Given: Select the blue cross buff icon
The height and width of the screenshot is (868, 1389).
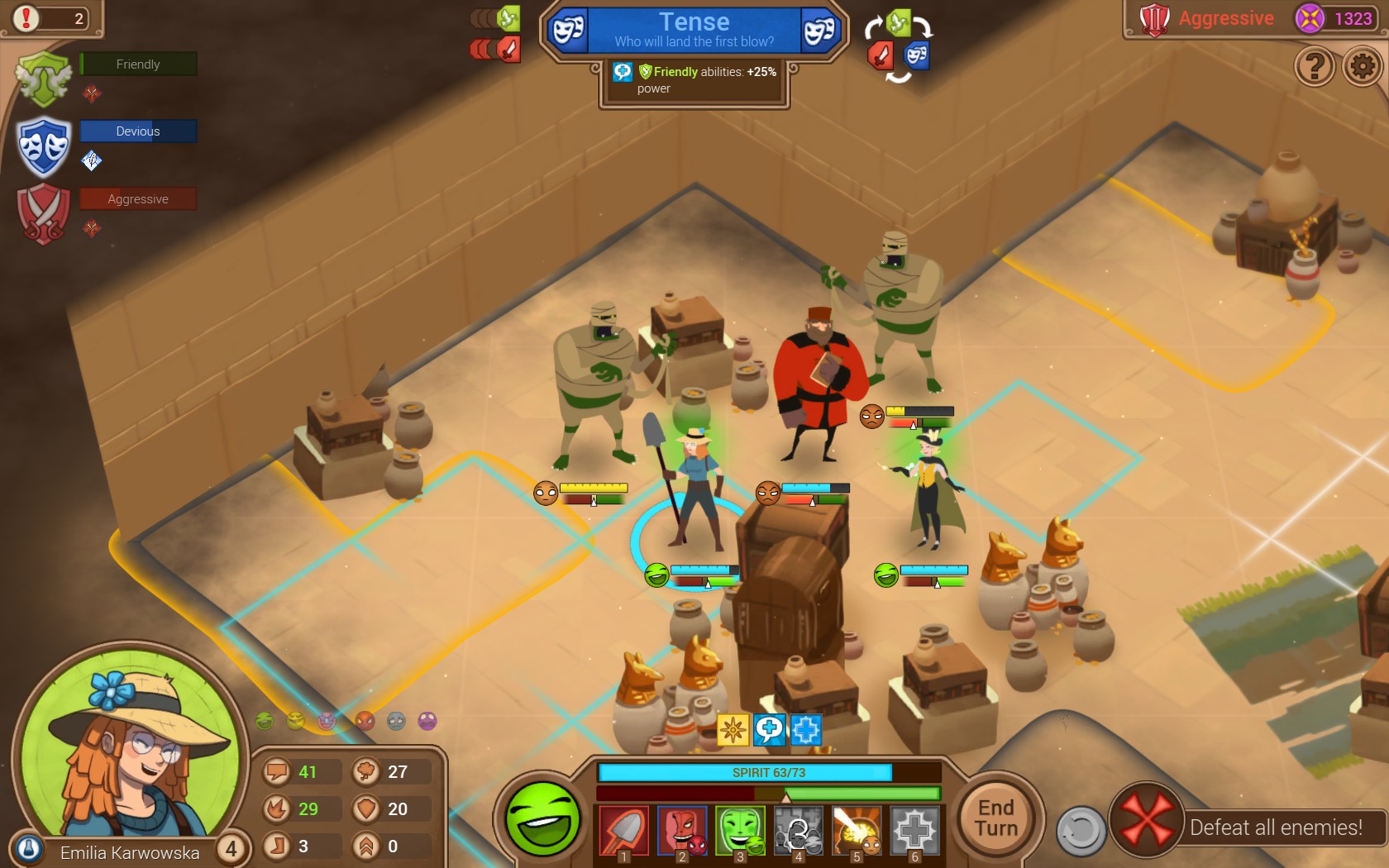Looking at the screenshot, I should [x=807, y=728].
